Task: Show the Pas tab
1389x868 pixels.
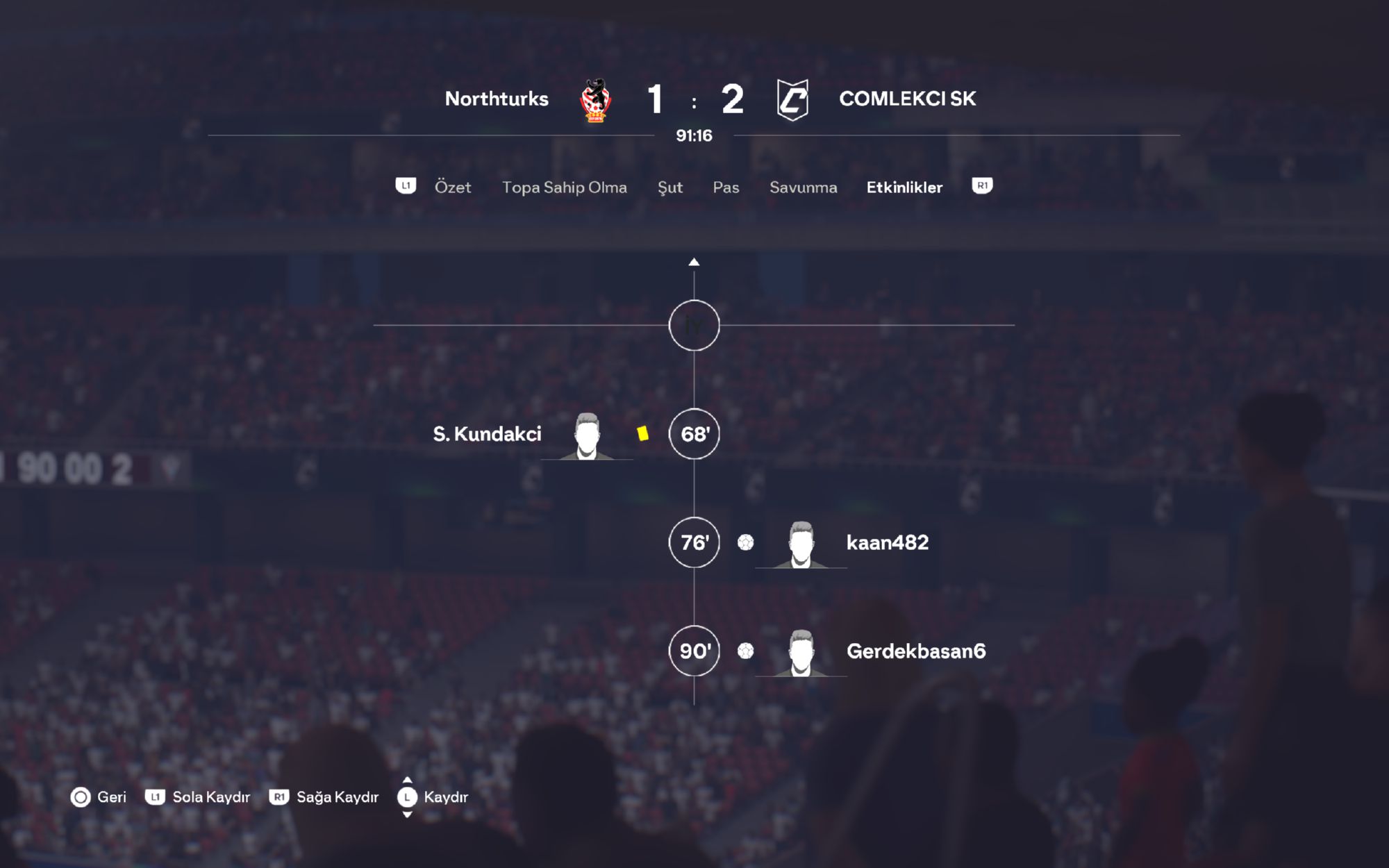Action: point(726,187)
